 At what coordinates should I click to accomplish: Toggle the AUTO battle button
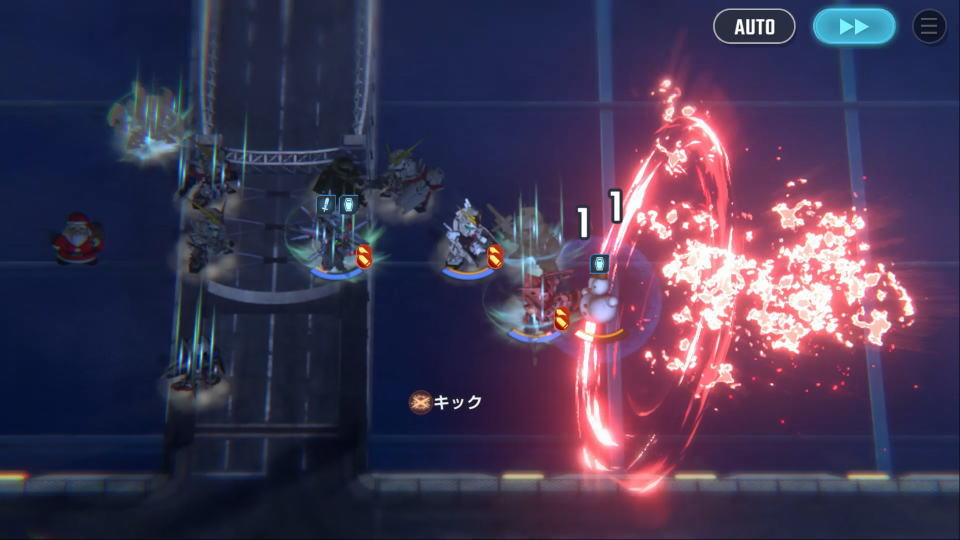pyautogui.click(x=754, y=26)
